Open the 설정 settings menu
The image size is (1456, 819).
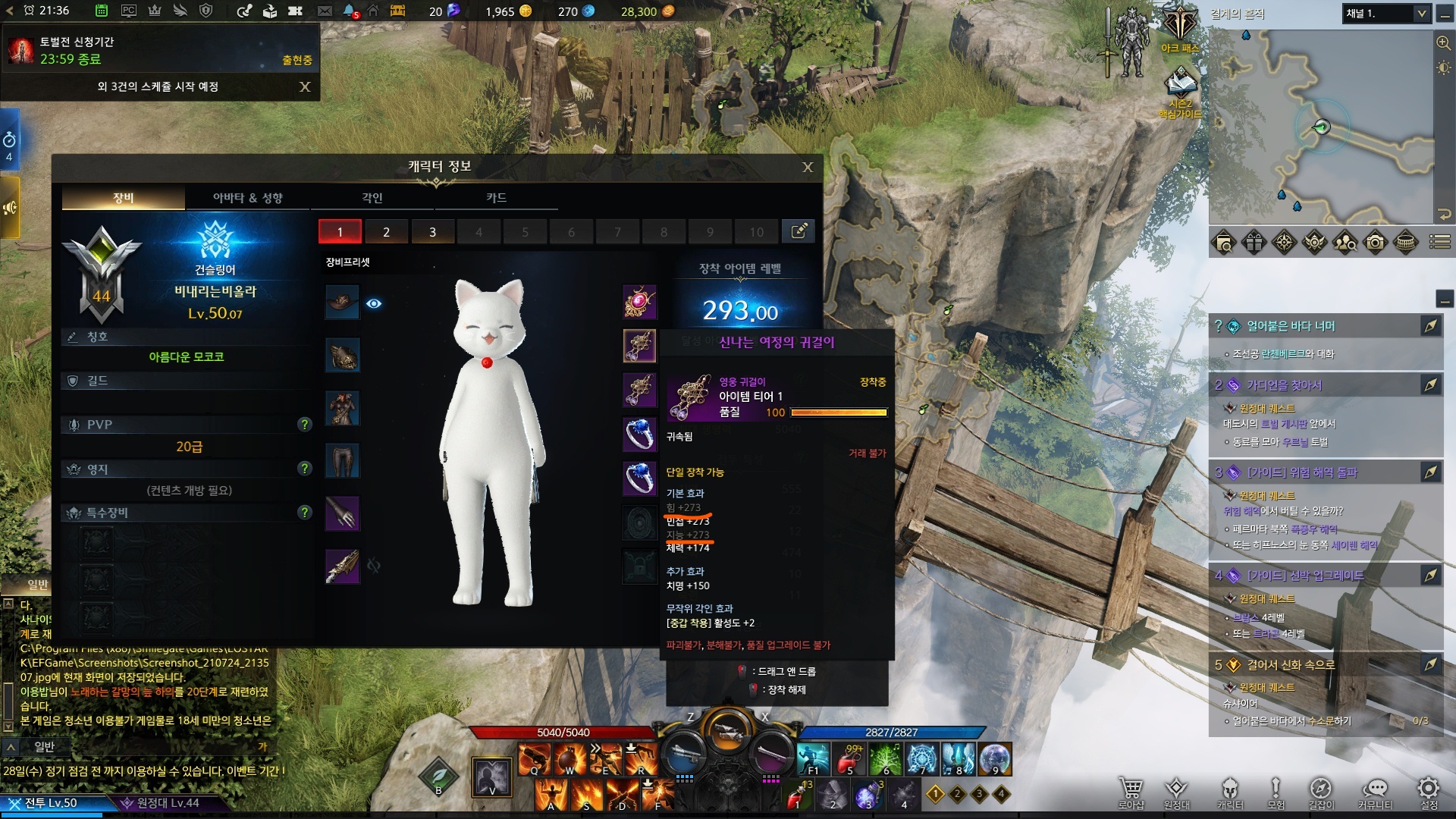click(1429, 791)
